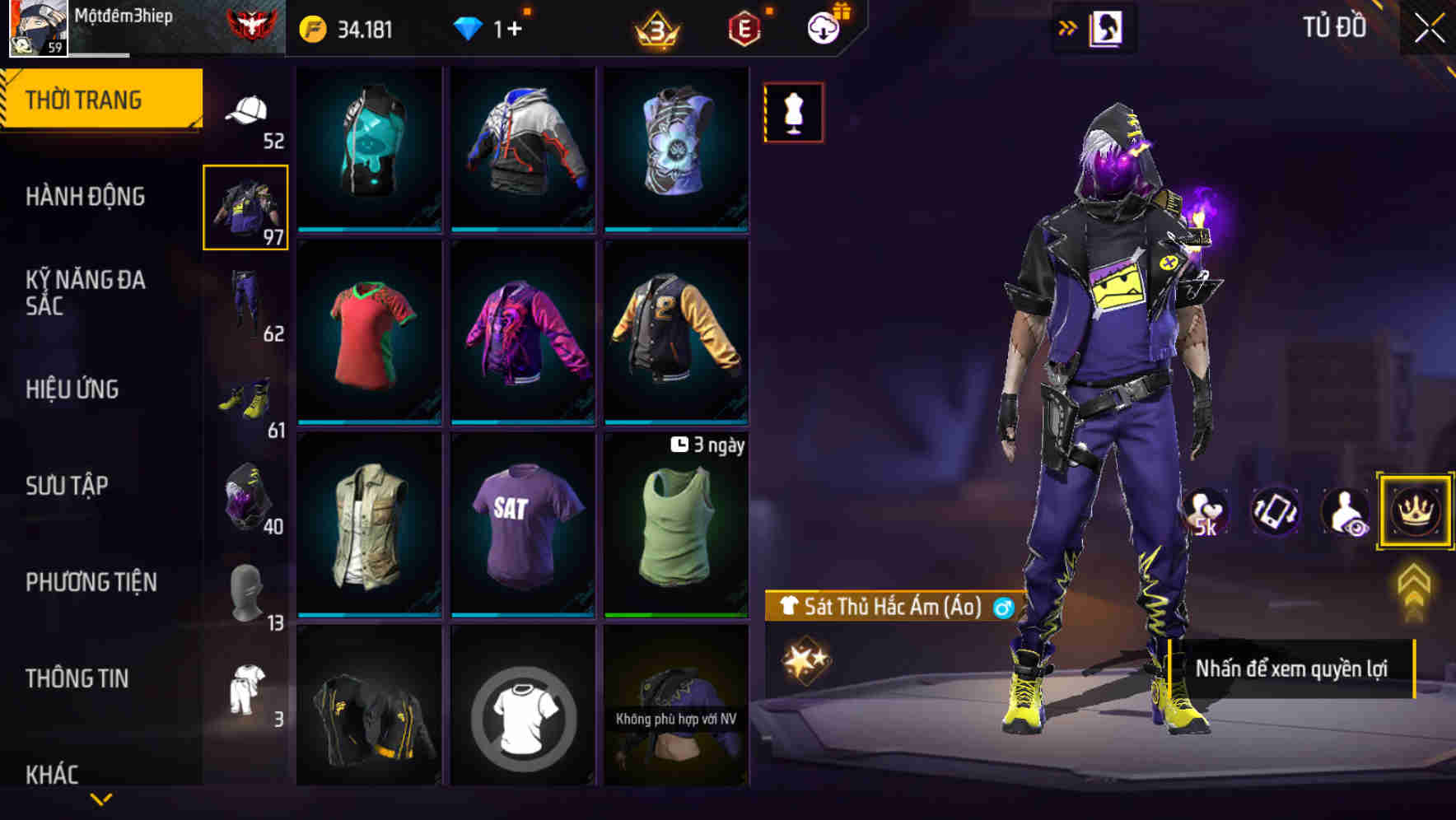This screenshot has width=1456, height=820.
Task: Select the purple SAT t-shirt thumbnail
Action: click(x=523, y=527)
